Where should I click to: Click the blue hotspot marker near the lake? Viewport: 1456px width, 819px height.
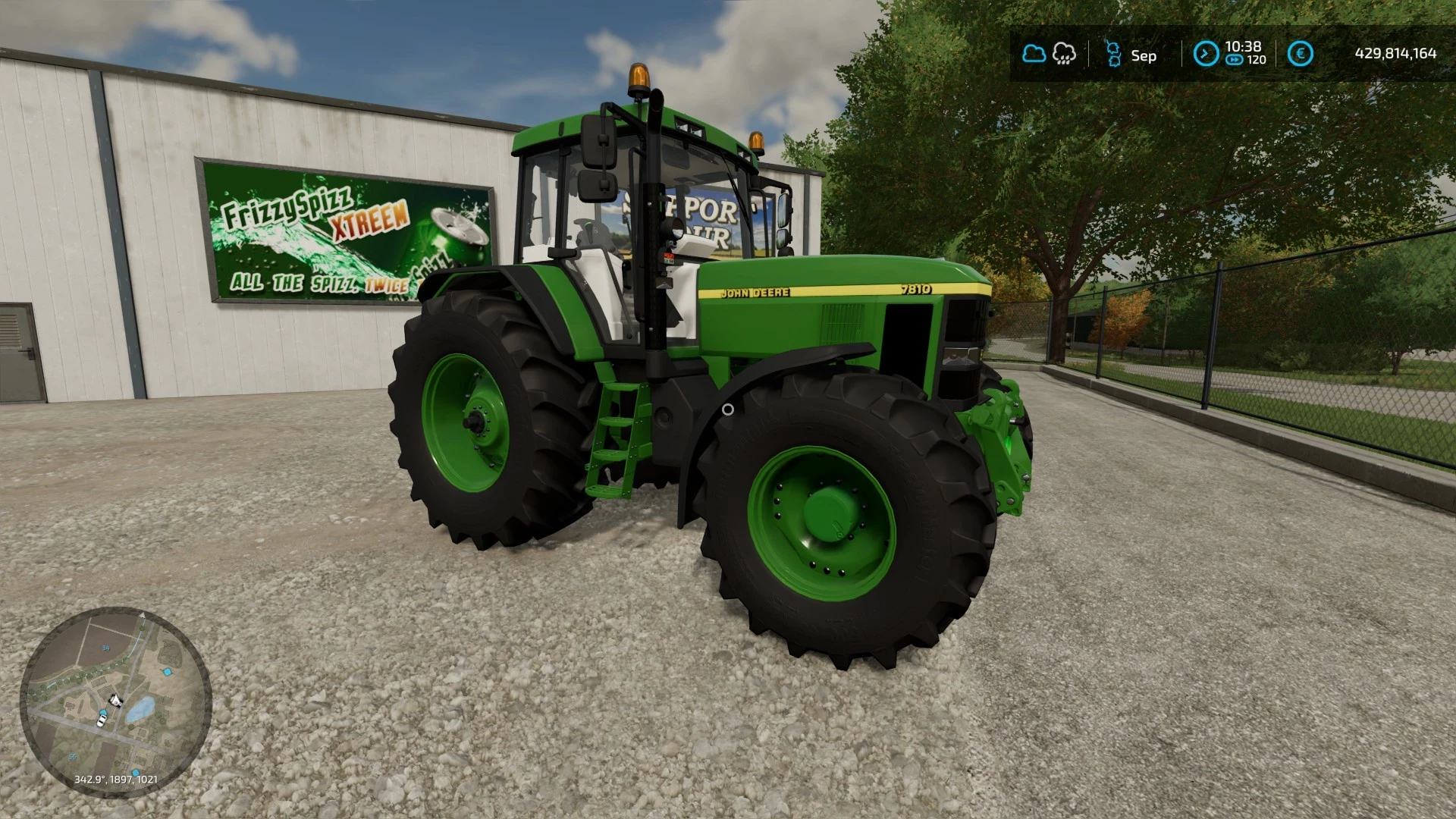tap(168, 672)
